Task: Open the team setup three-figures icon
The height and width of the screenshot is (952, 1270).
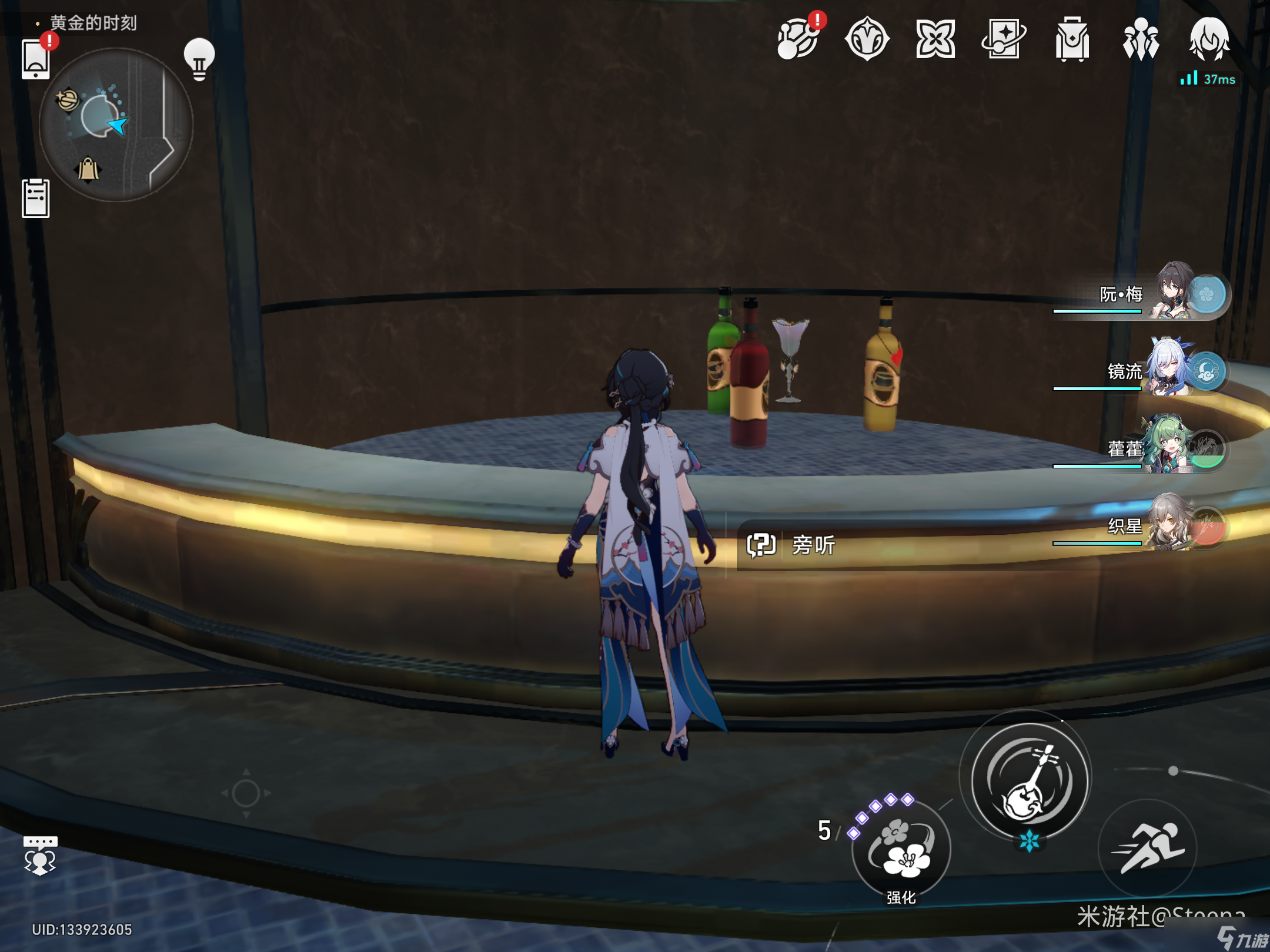Action: tap(1141, 40)
